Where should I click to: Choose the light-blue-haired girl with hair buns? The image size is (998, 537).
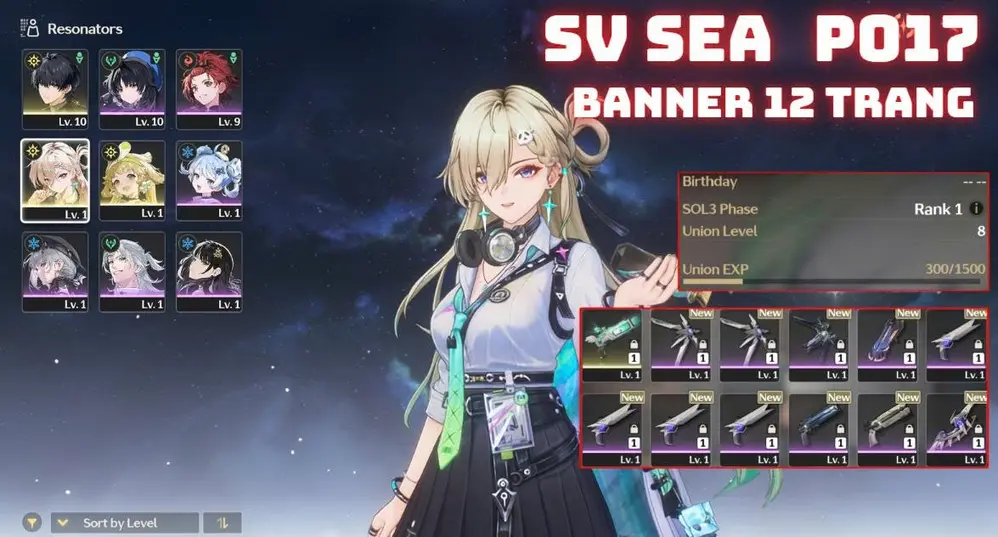click(209, 180)
